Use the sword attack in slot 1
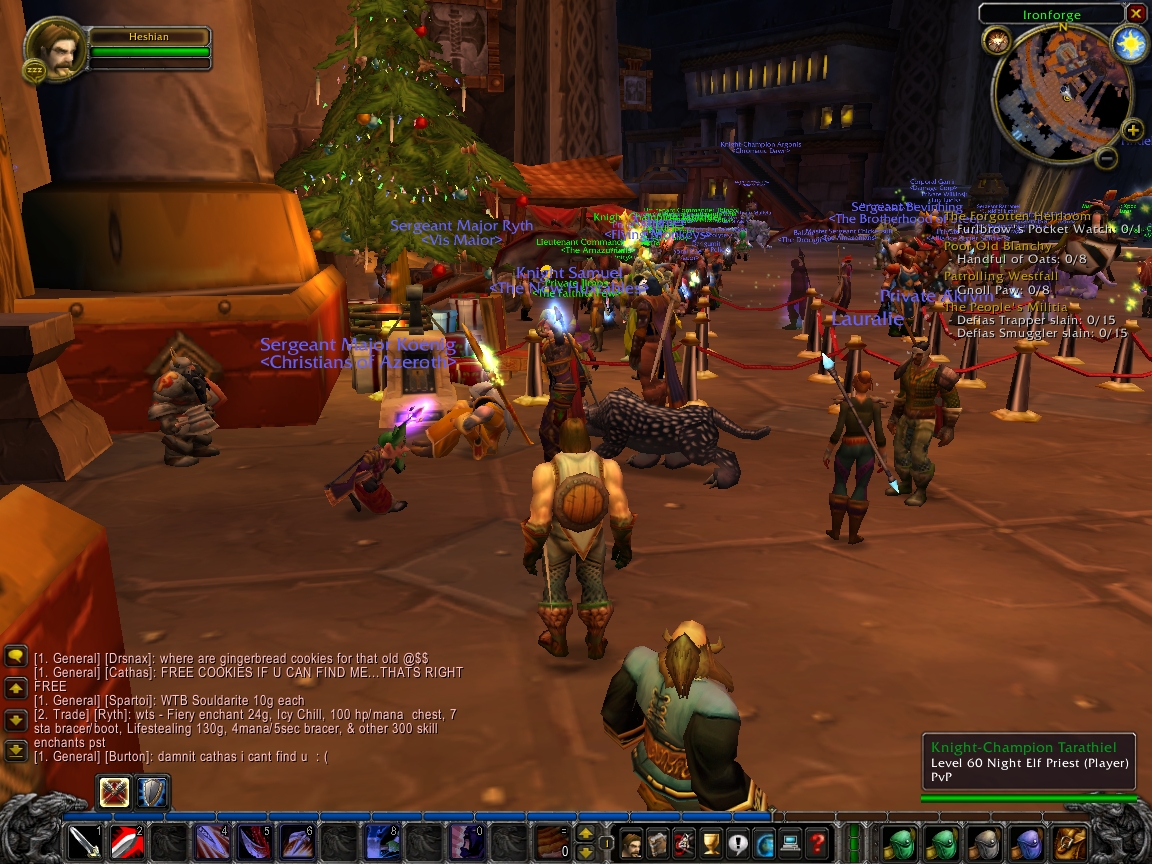This screenshot has width=1152, height=864. coord(84,843)
